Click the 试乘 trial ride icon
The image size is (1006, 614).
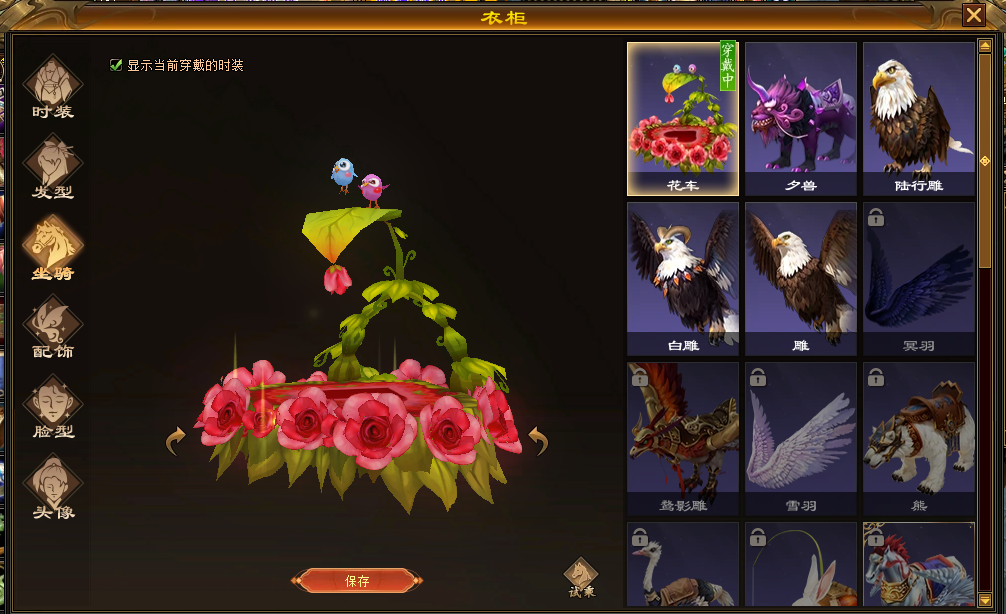[581, 577]
